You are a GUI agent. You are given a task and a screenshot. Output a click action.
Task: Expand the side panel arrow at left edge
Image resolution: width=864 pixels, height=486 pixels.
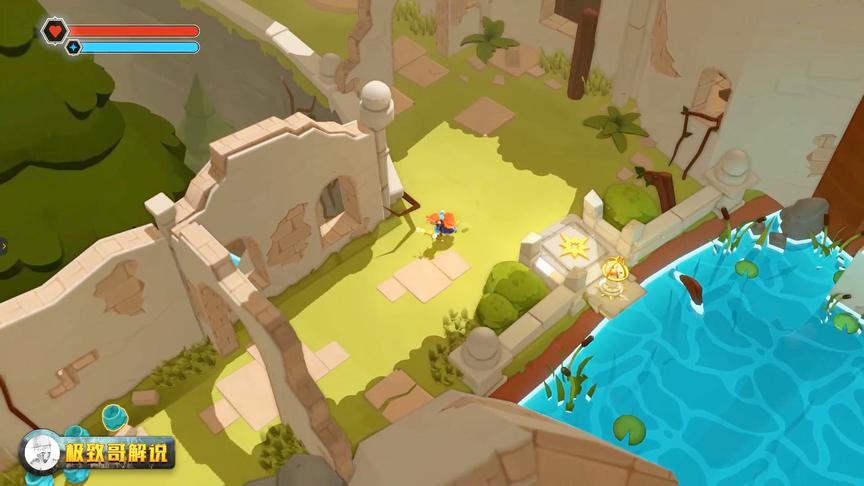[3, 243]
